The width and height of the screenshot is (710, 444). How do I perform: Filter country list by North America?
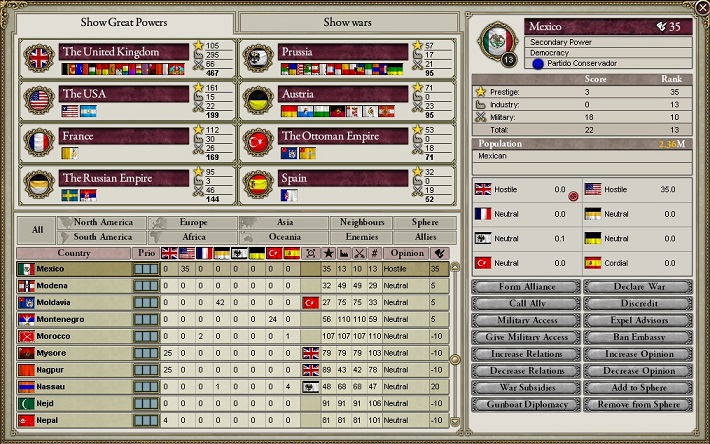[x=102, y=222]
